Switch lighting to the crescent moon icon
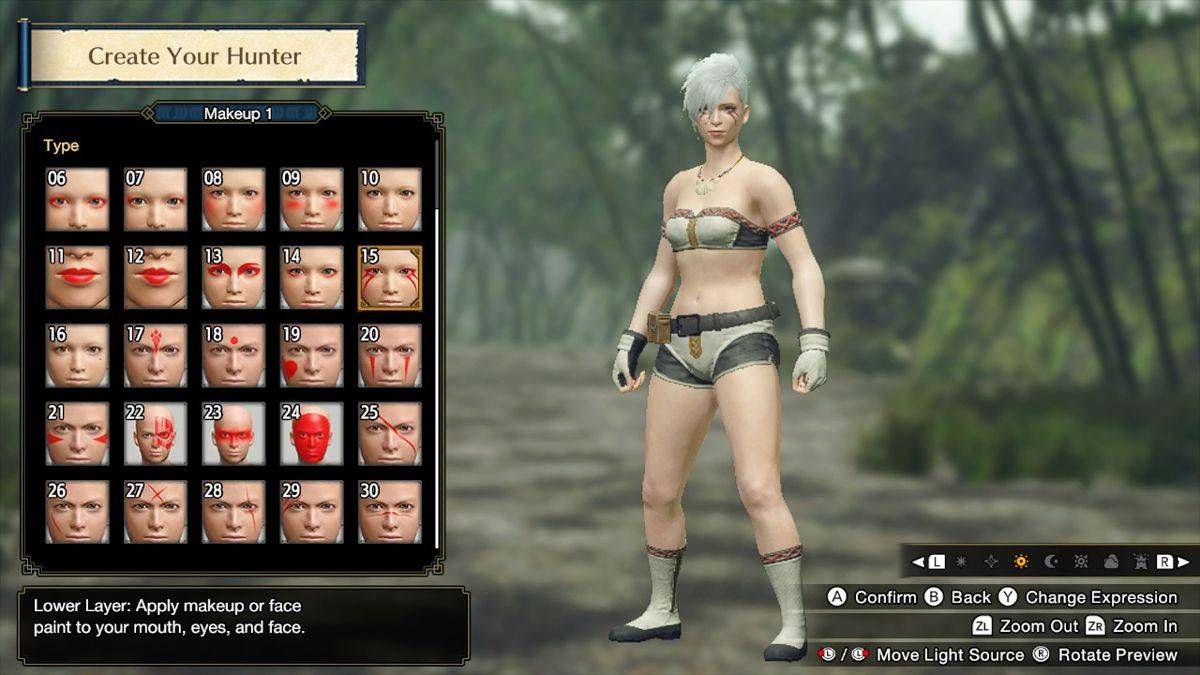1200x675 pixels. (1051, 562)
